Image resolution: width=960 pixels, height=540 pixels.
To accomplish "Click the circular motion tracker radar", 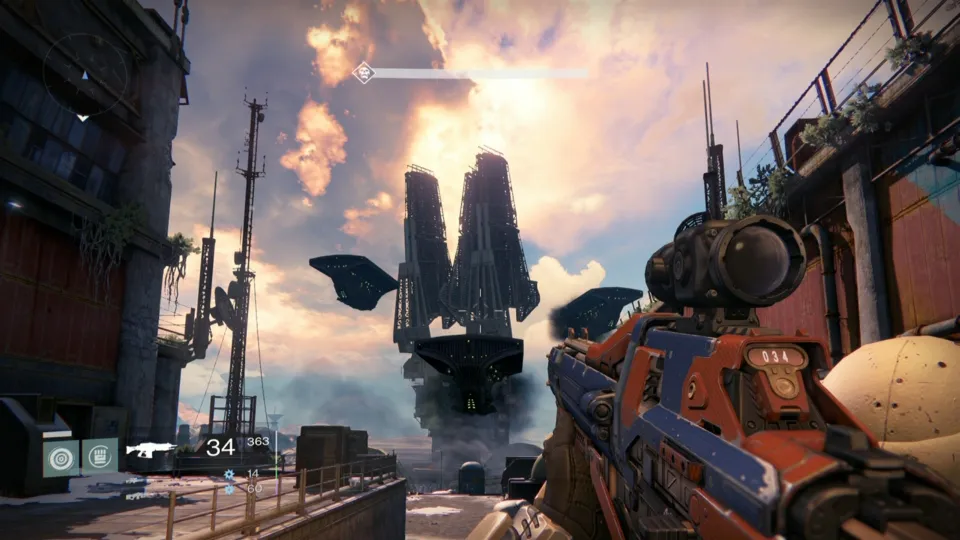I will tap(85, 75).
